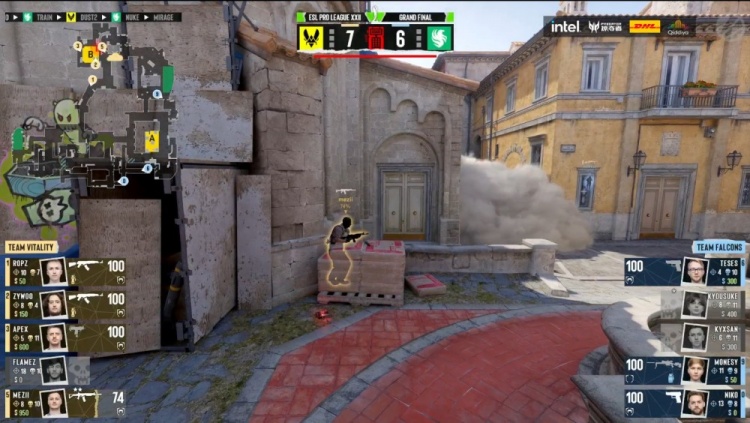This screenshot has height=423, width=750.
Task: Select ropz's player card
Action: tap(66, 271)
